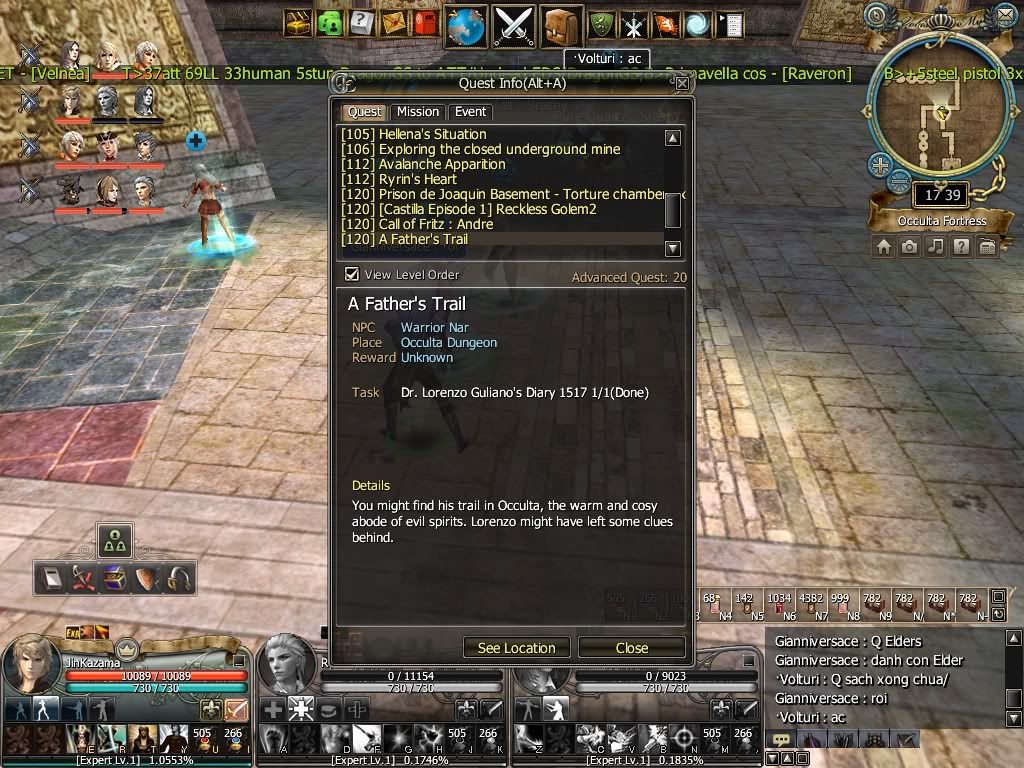The width and height of the screenshot is (1024, 768).
Task: Switch to the Mission tab
Action: (x=417, y=112)
